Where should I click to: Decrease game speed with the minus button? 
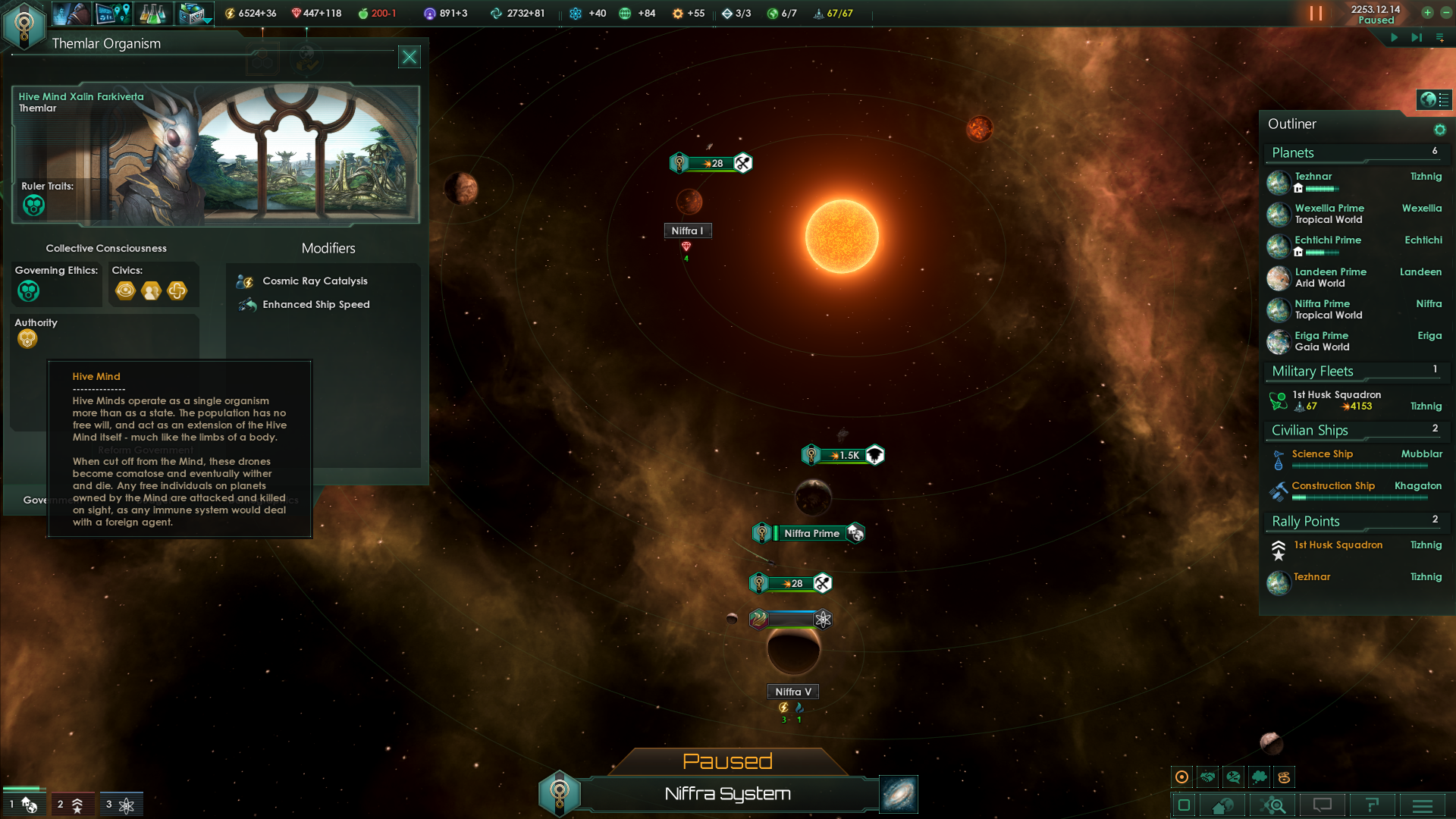[1444, 12]
